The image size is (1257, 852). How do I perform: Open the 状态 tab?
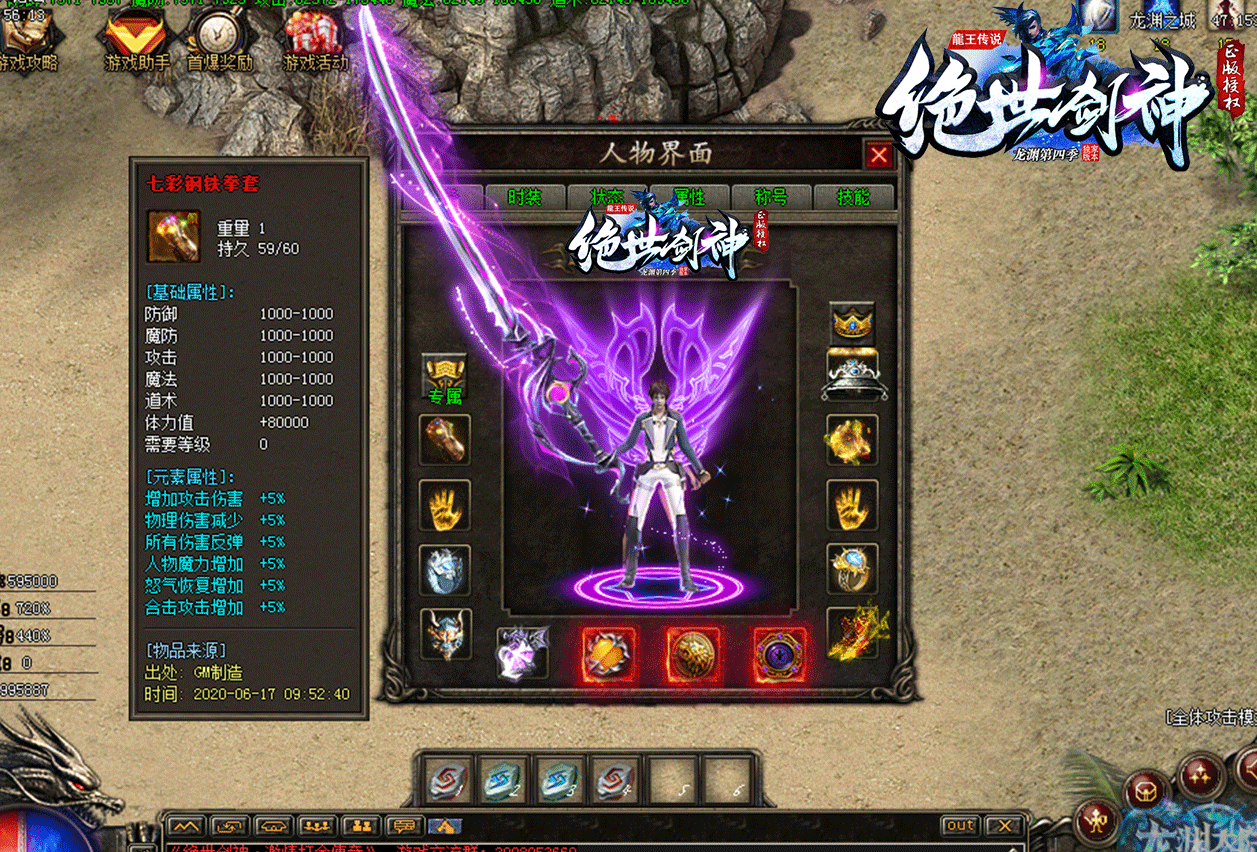(607, 197)
